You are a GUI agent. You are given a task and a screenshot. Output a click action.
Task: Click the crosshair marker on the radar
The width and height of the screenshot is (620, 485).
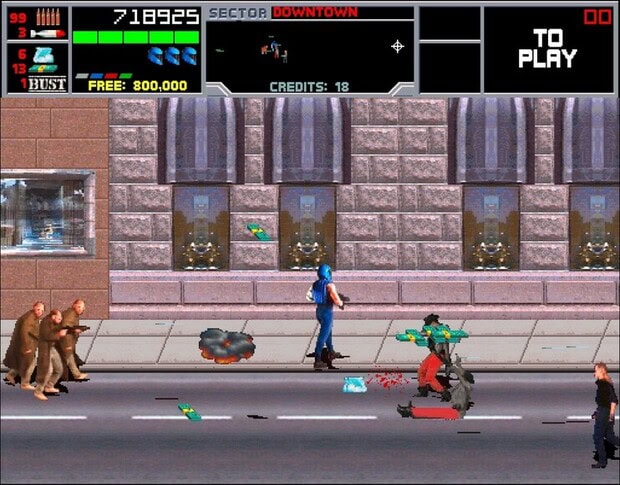pyautogui.click(x=397, y=46)
